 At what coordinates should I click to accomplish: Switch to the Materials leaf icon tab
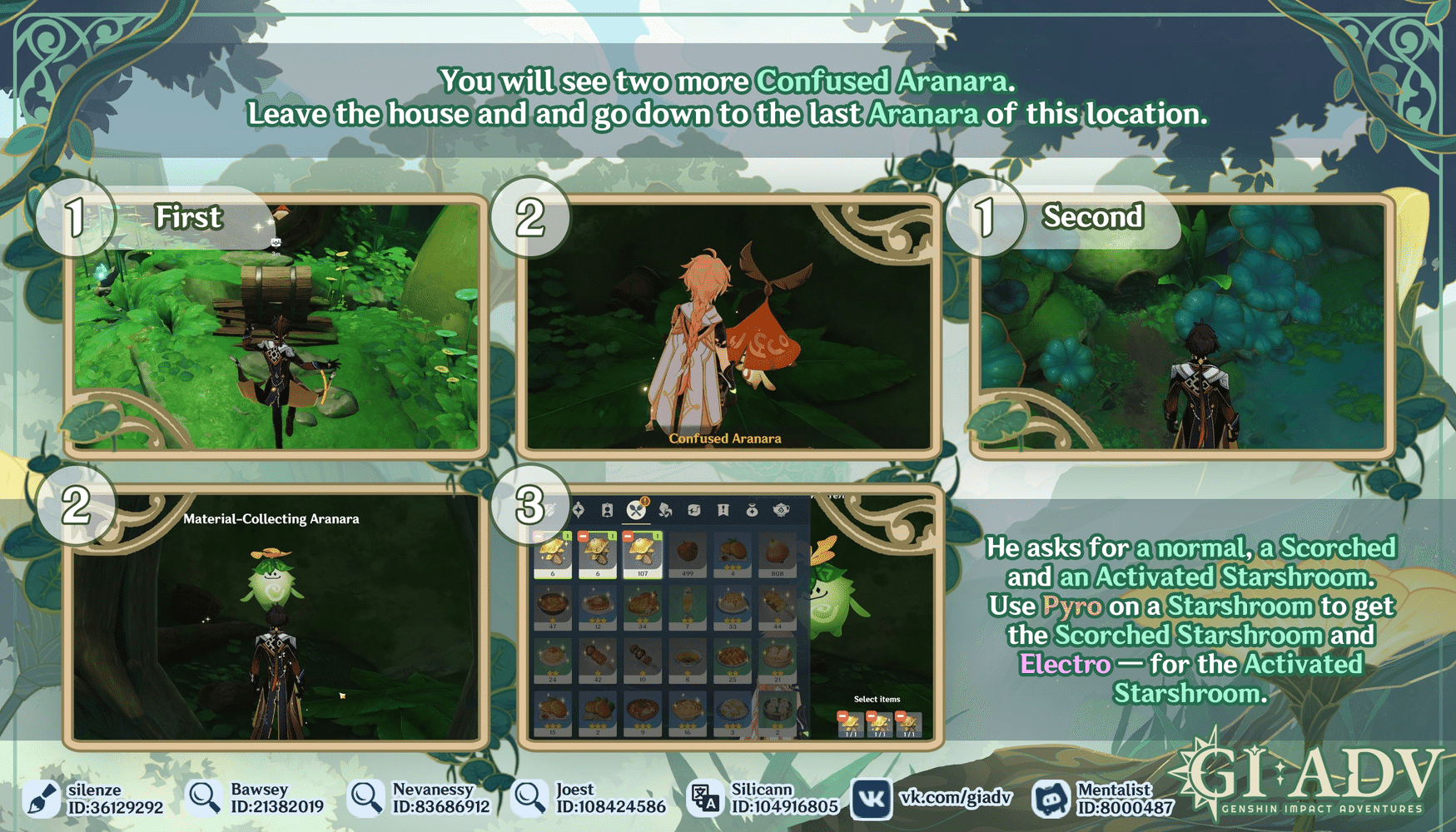(x=665, y=510)
